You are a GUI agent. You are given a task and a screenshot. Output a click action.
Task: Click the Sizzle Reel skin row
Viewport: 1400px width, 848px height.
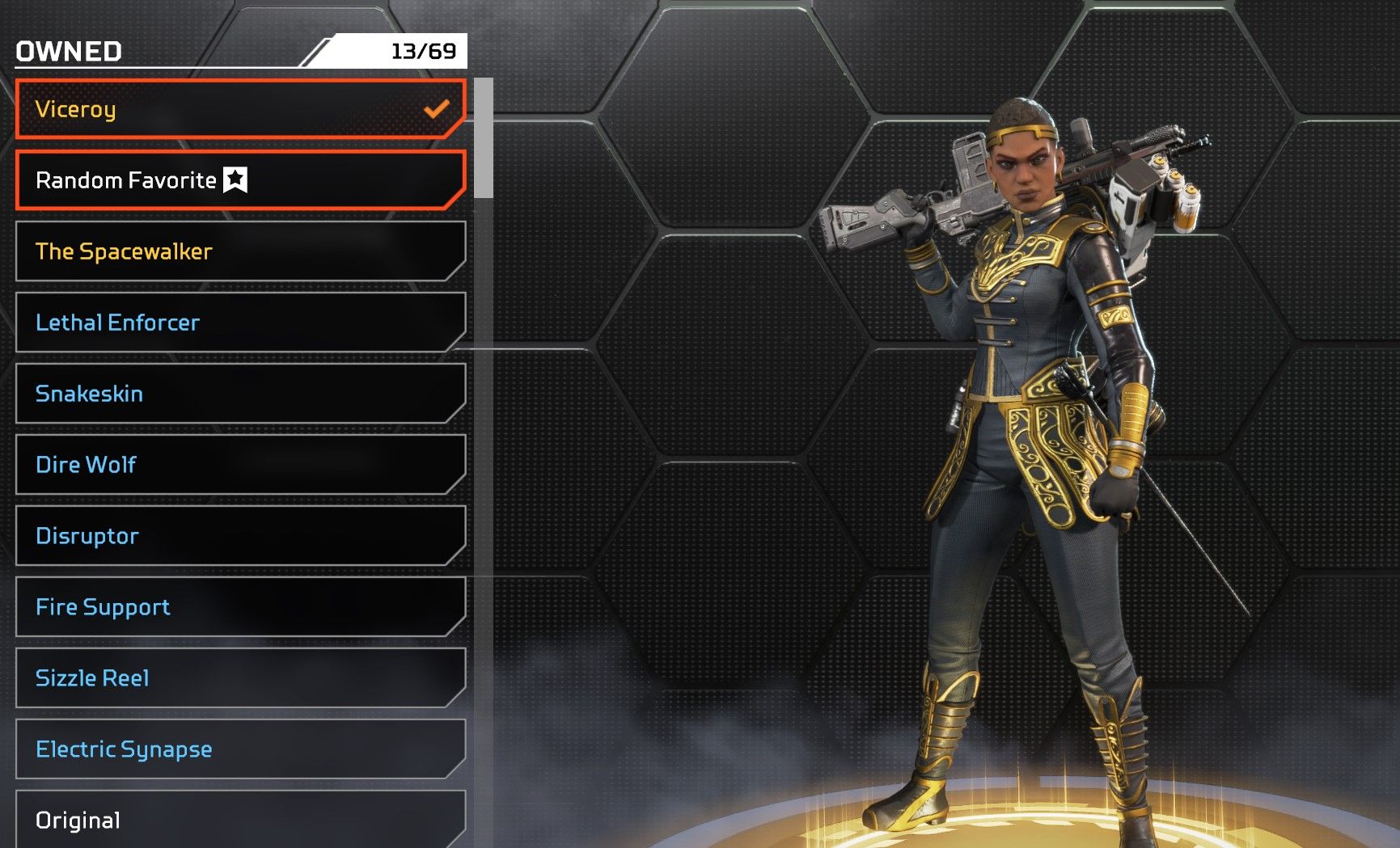click(x=240, y=678)
